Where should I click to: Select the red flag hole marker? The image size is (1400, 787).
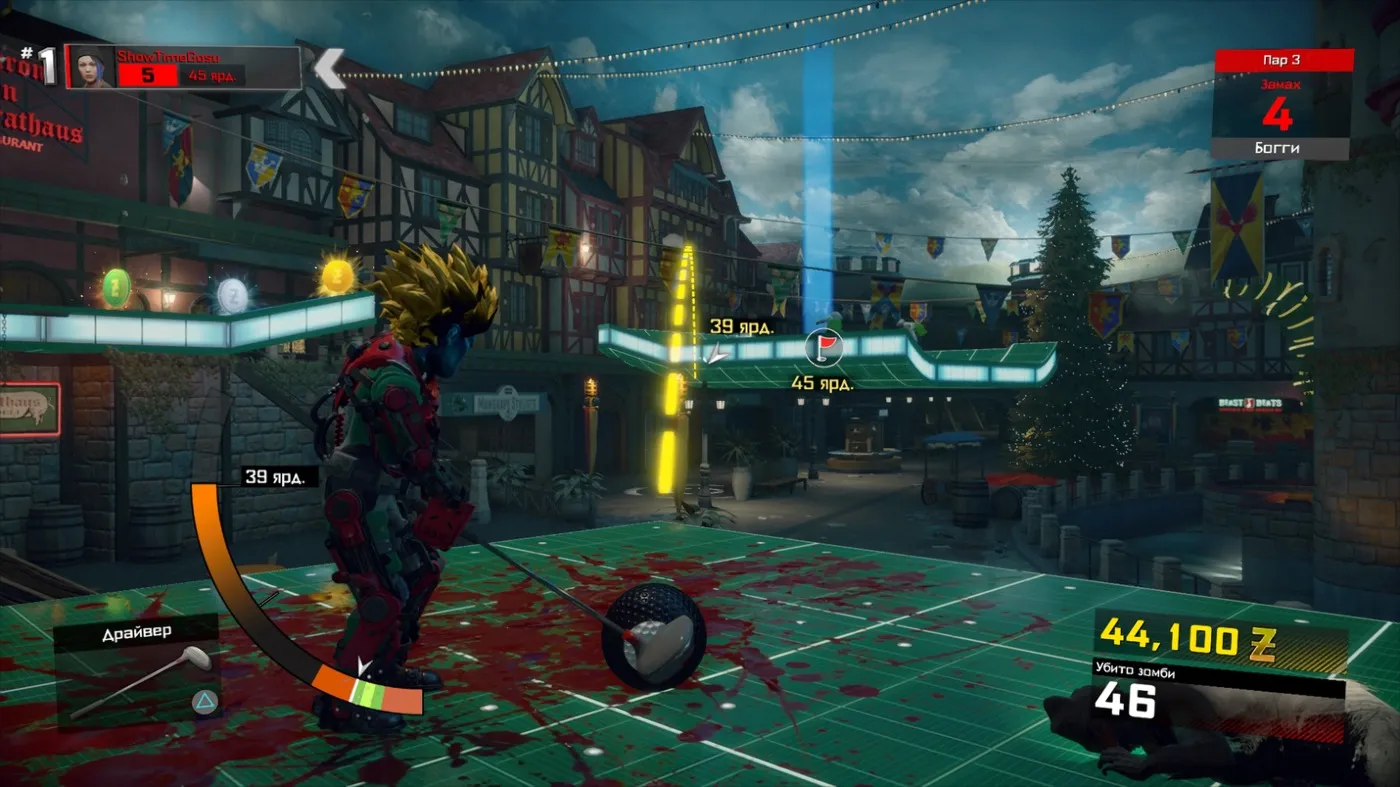click(x=823, y=348)
